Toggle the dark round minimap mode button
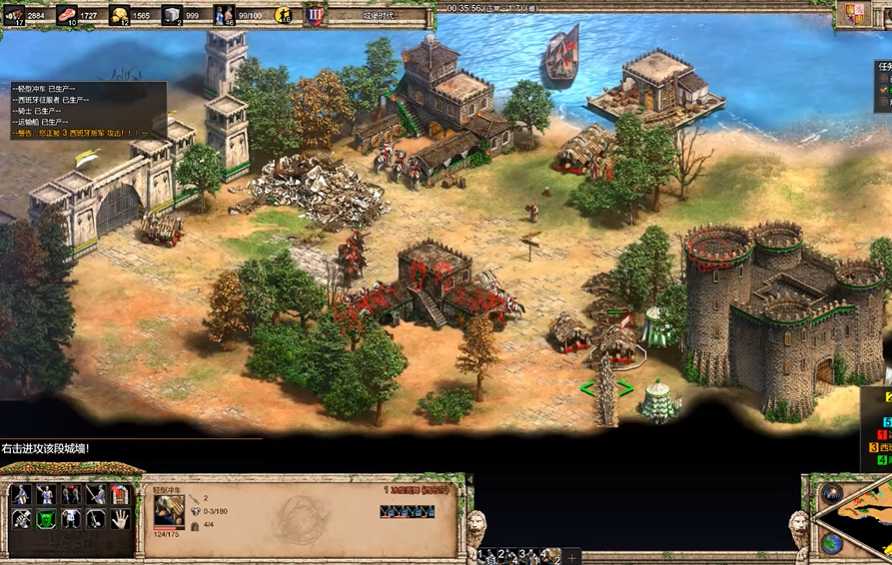 [x=831, y=493]
